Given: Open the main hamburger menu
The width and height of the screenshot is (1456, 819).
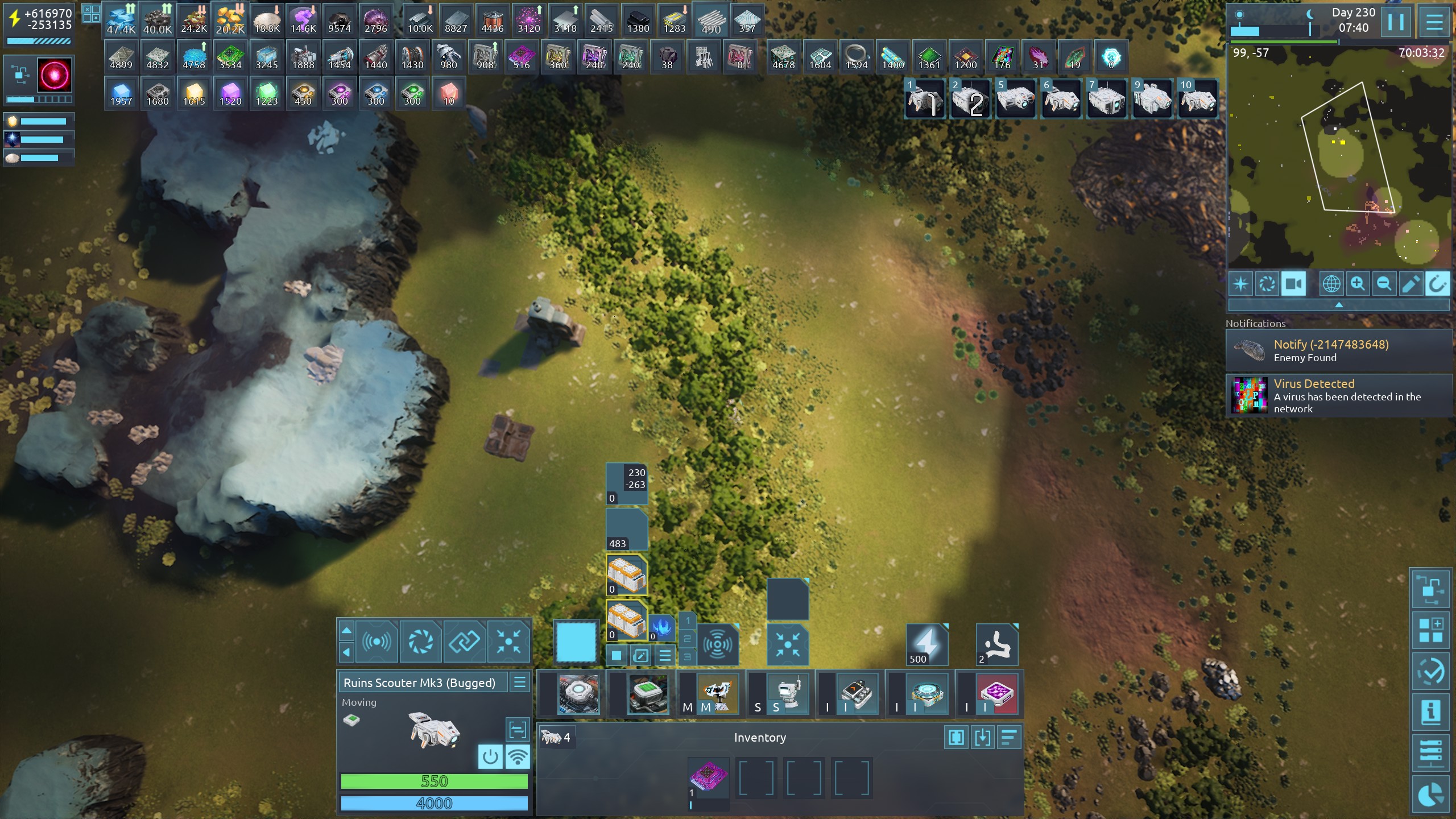Looking at the screenshot, I should coord(1434,22).
